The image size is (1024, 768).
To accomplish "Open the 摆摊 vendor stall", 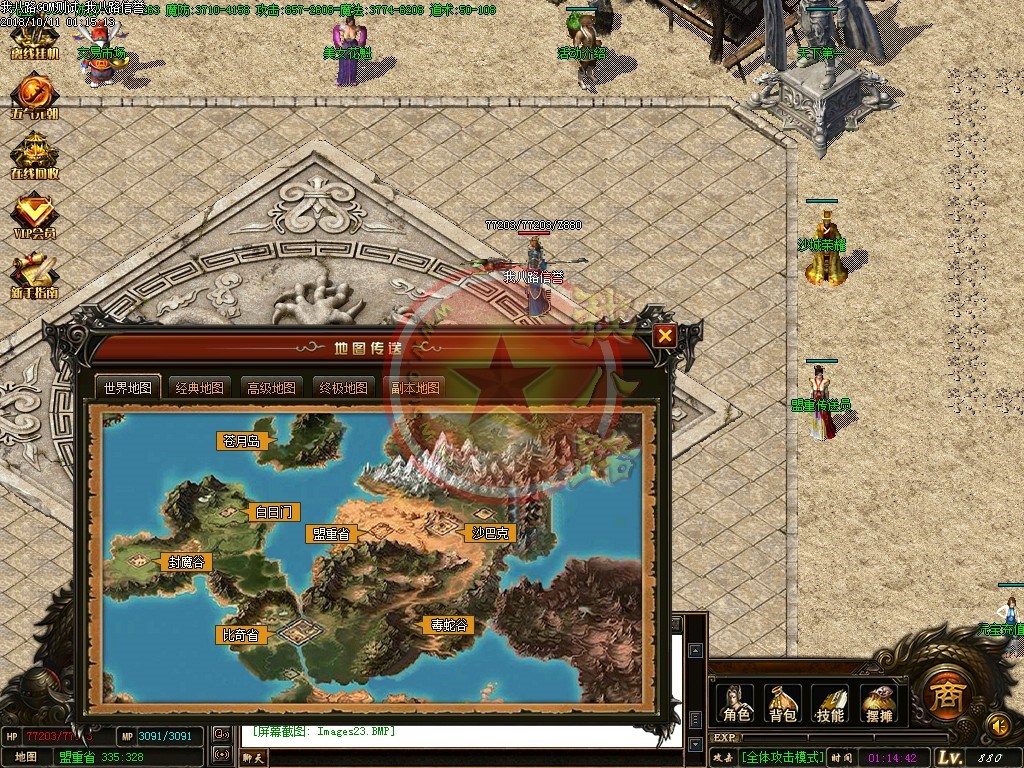I will (x=878, y=704).
